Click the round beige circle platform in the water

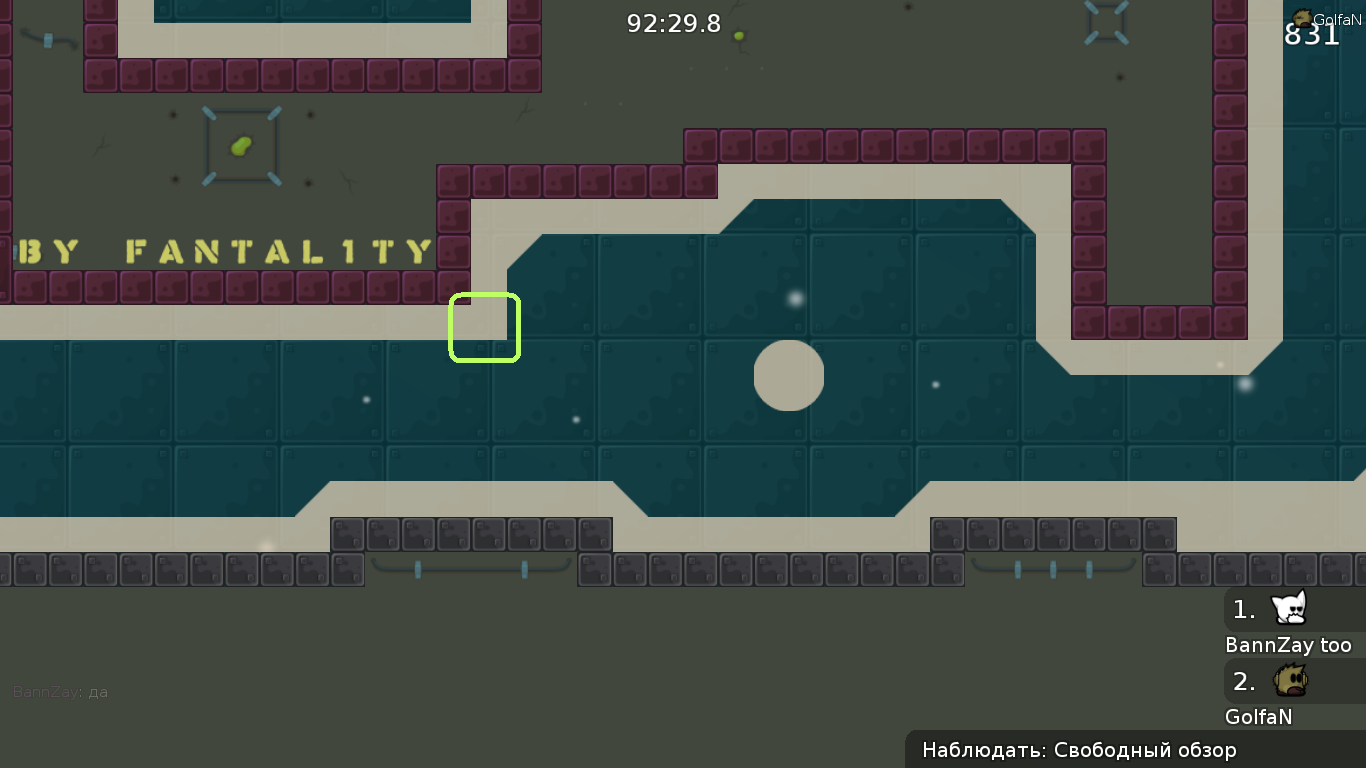(788, 375)
